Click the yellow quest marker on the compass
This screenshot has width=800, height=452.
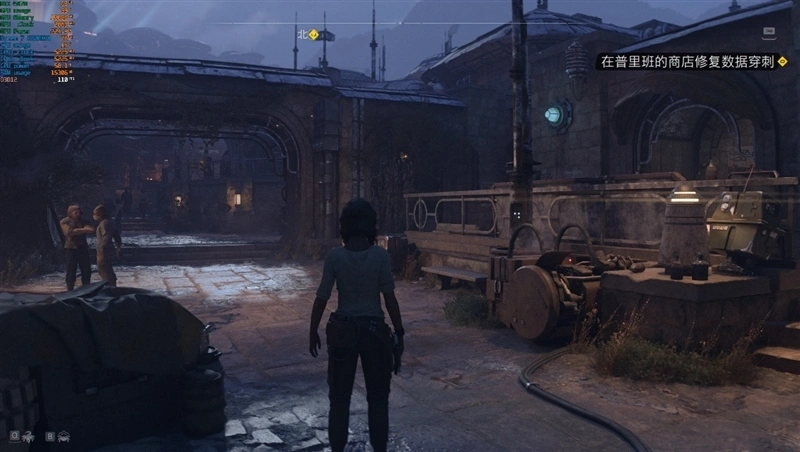click(x=313, y=34)
